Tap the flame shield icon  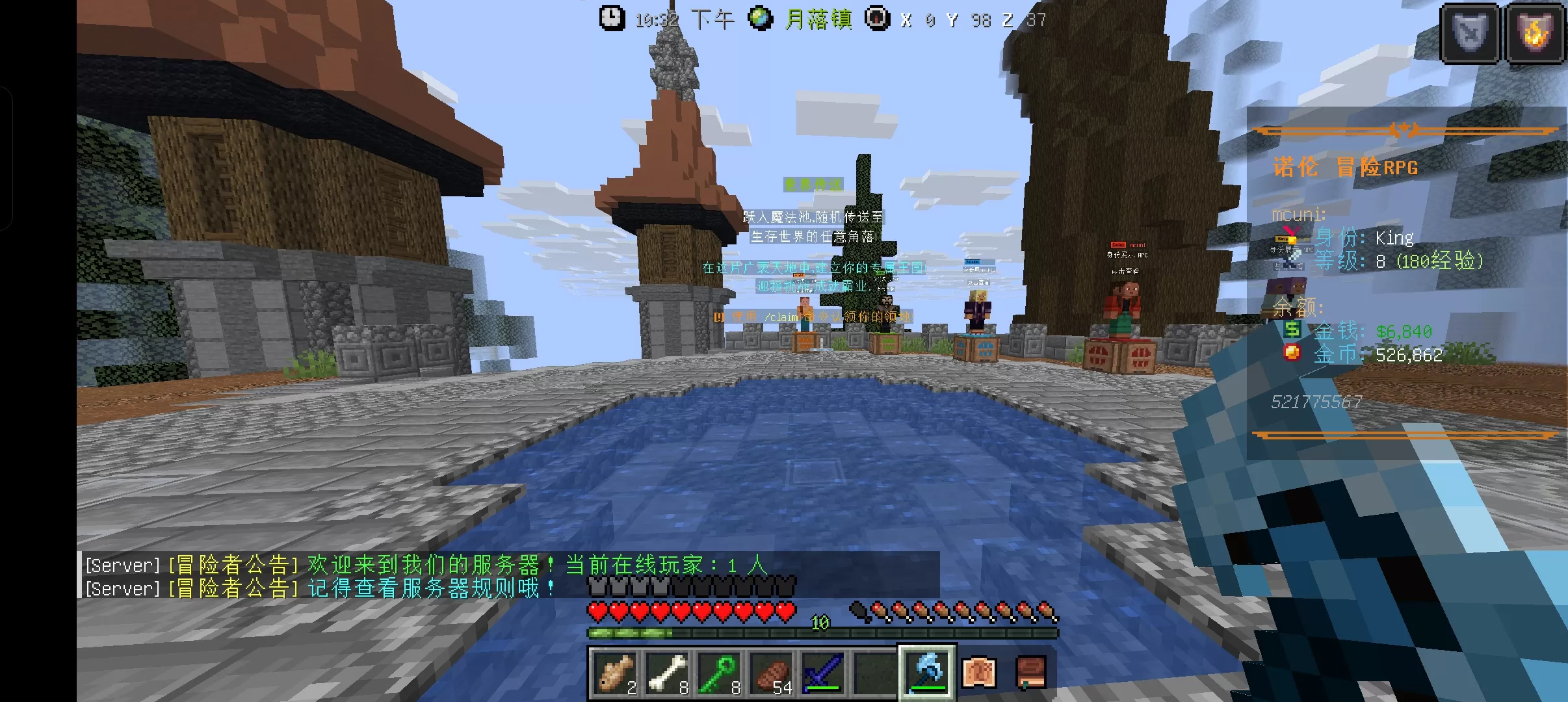click(1534, 32)
